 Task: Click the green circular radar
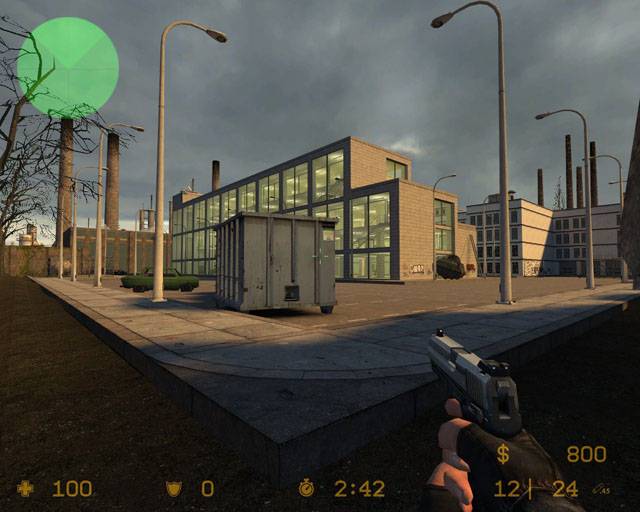68,67
